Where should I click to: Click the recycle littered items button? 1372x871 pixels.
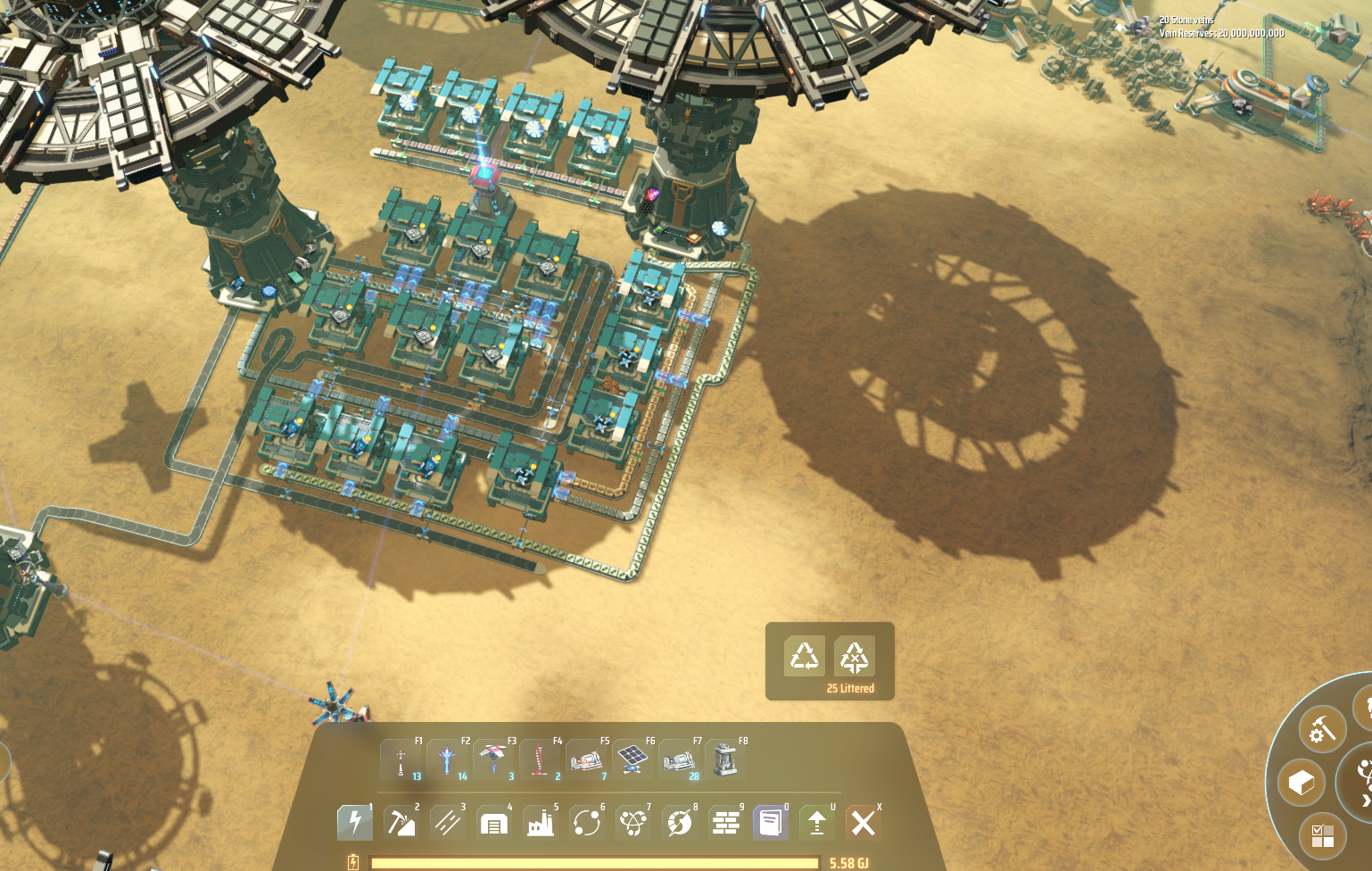tap(805, 657)
